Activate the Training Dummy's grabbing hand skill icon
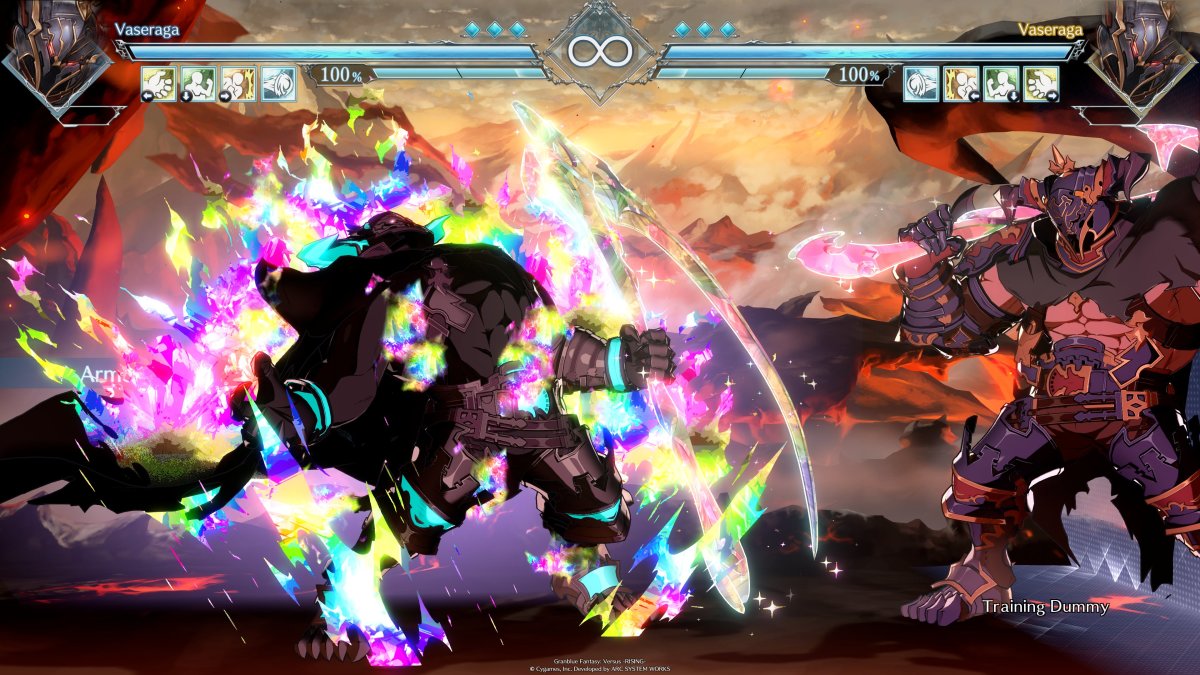The width and height of the screenshot is (1200, 675). point(1041,84)
